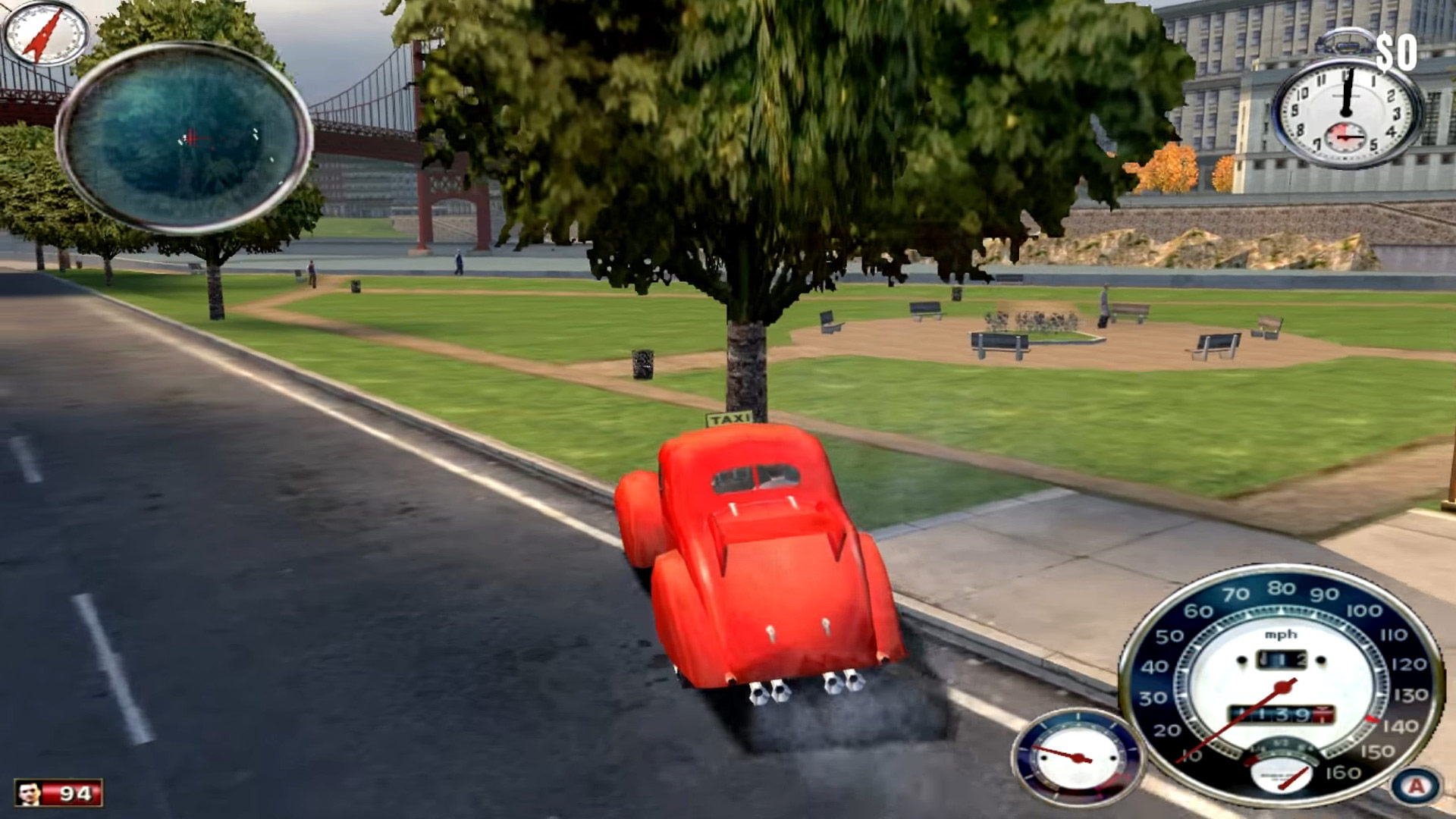
Task: Select the red compass needle icon
Action: pos(44,34)
